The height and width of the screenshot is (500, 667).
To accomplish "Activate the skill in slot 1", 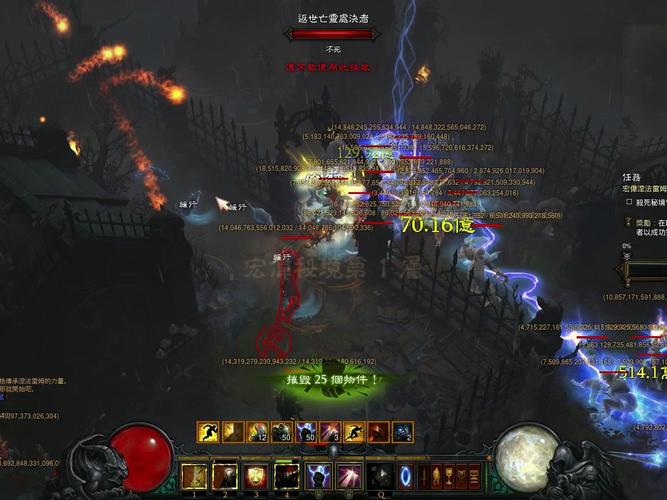I will click(x=195, y=476).
